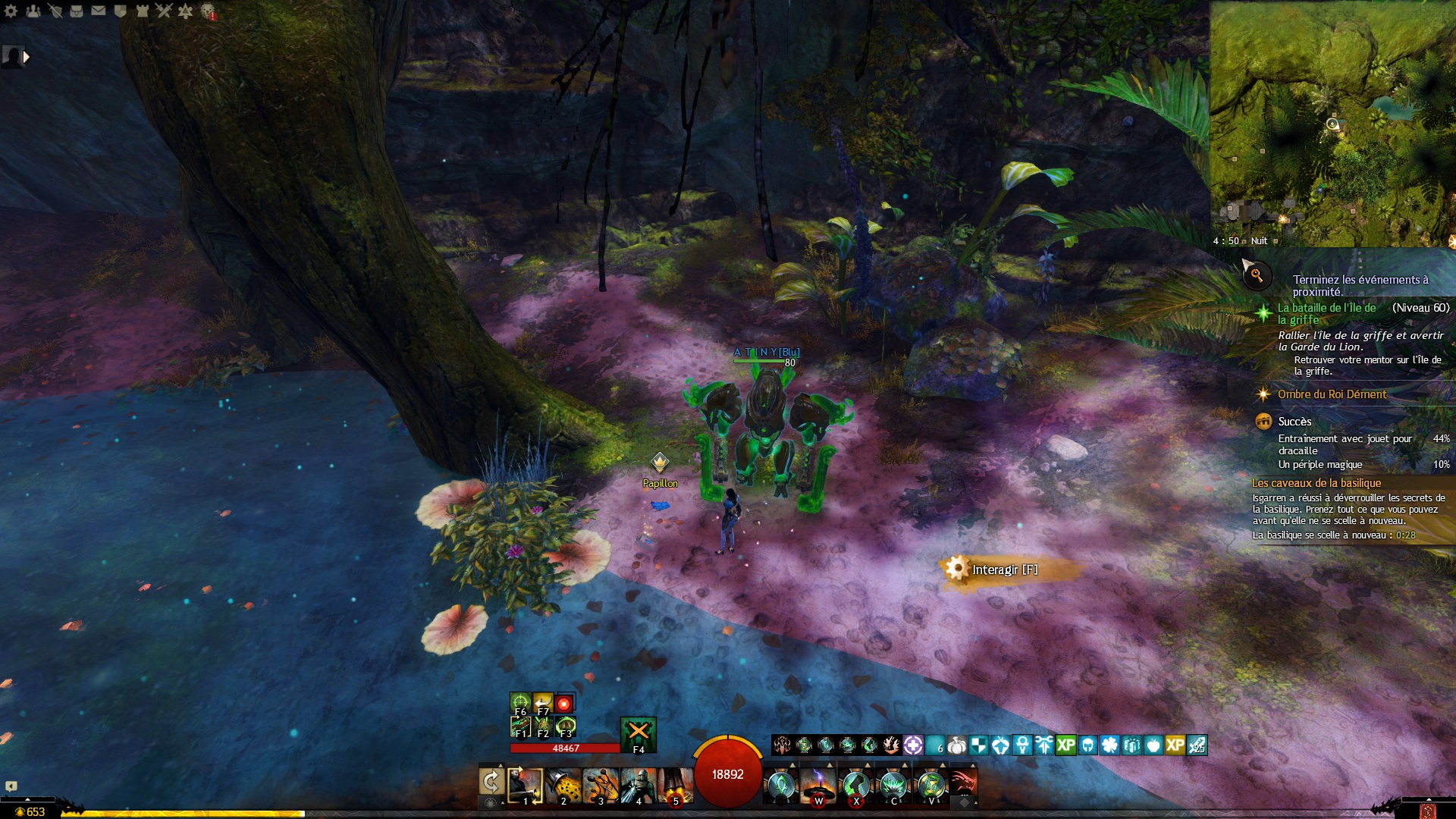Open the contacts and friends panel

click(33, 11)
